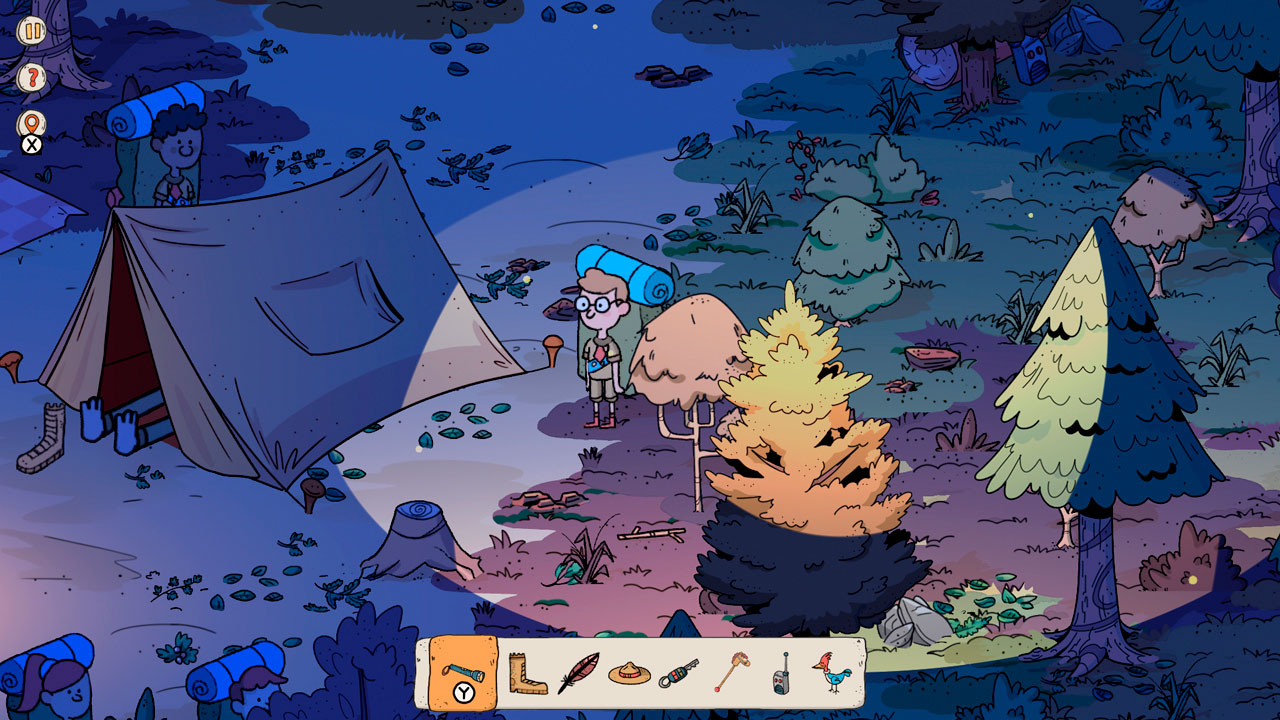Select the red feather item
Screen dimensions: 1280x720
(578, 673)
